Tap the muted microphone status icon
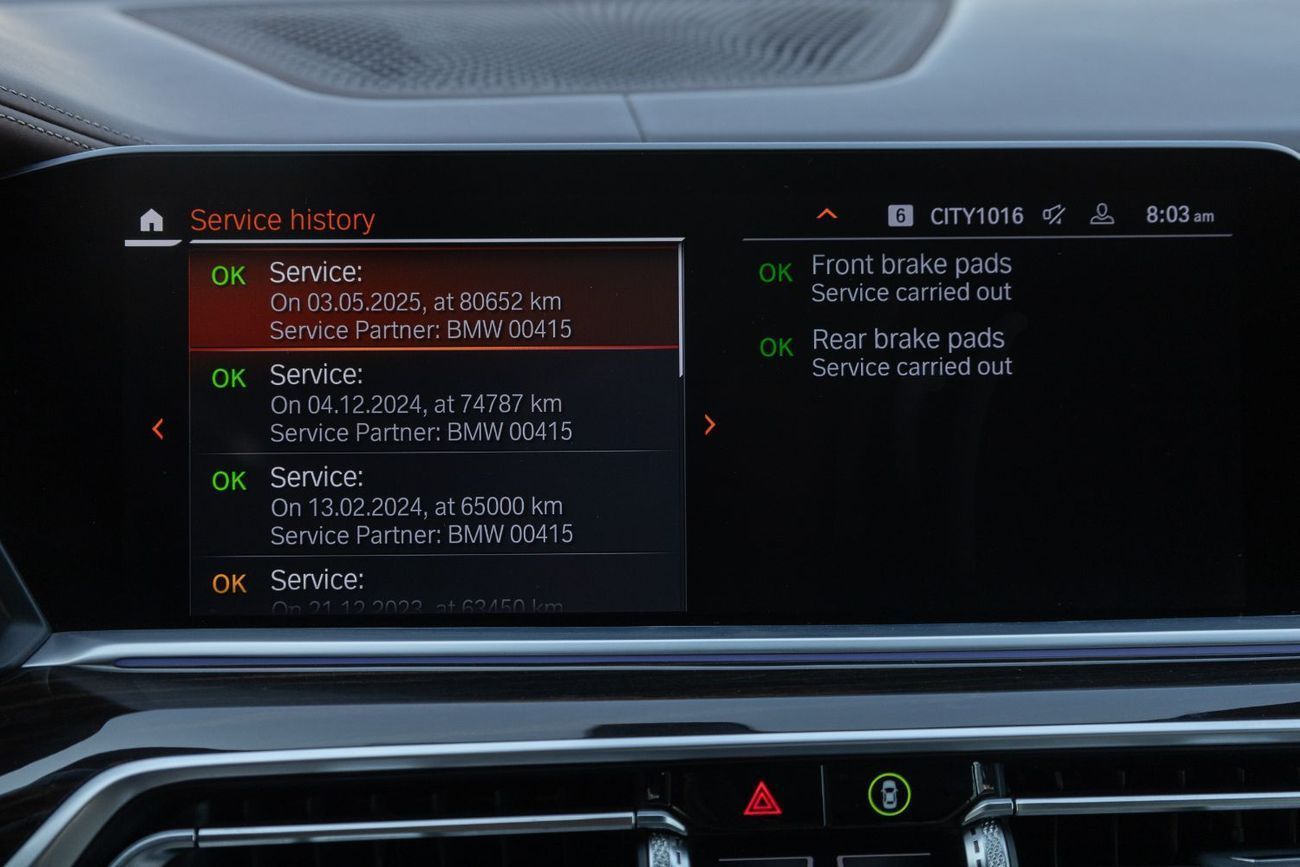 coord(1052,215)
